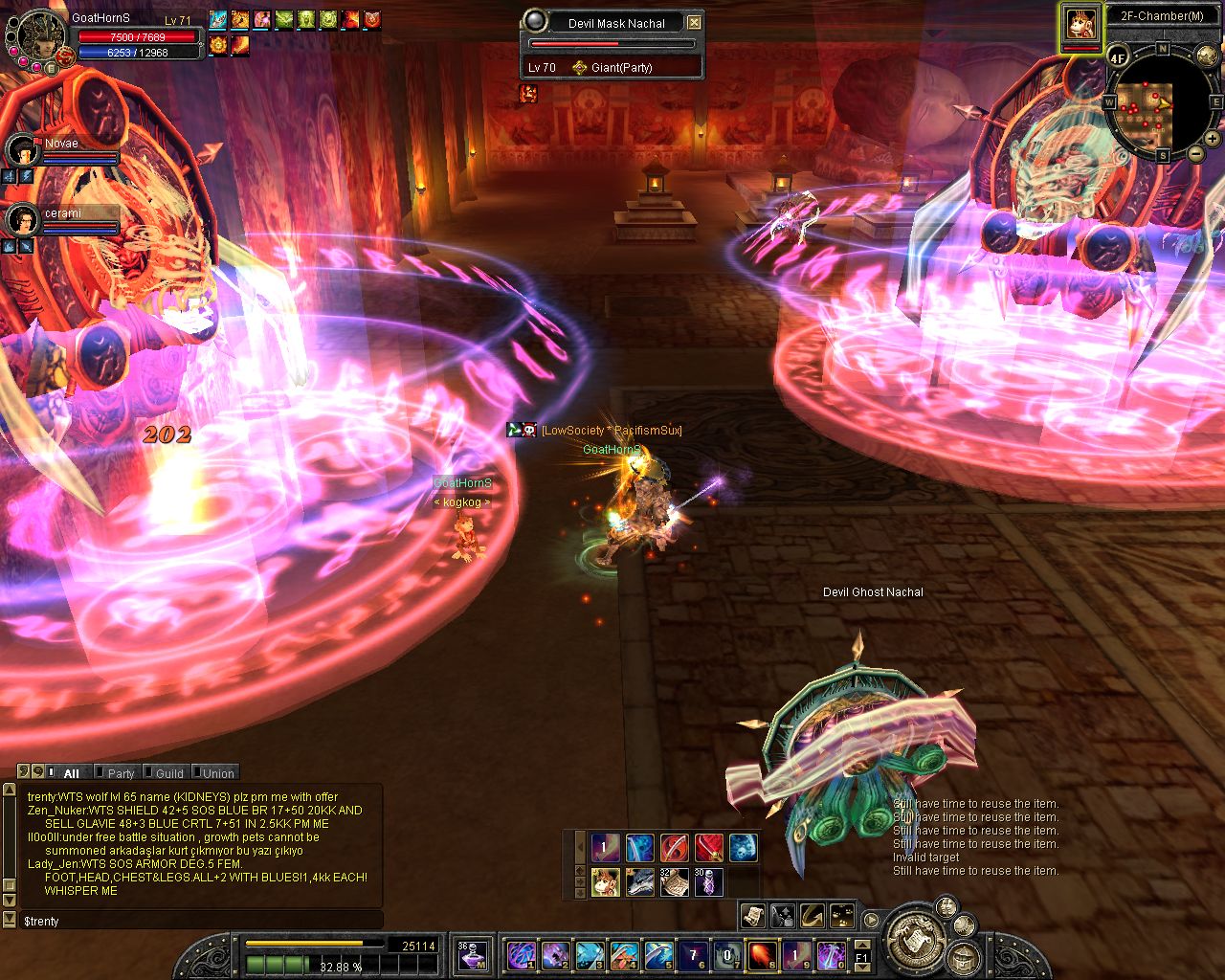Use the scroll item with count 32
This screenshot has width=1225, height=980.
(673, 881)
